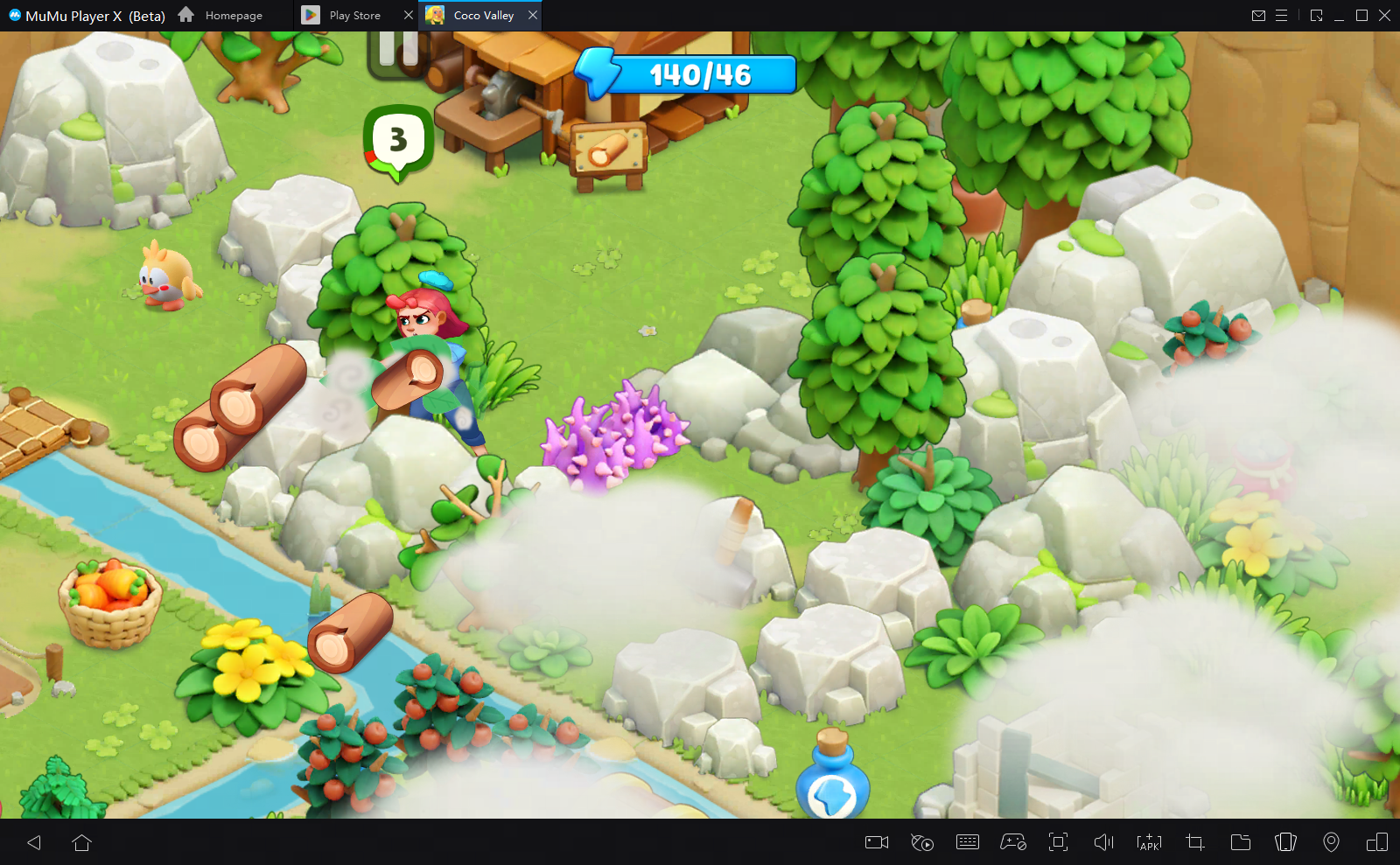This screenshot has height=865, width=1400.
Task: Toggle the emulator volume control
Action: click(1104, 842)
